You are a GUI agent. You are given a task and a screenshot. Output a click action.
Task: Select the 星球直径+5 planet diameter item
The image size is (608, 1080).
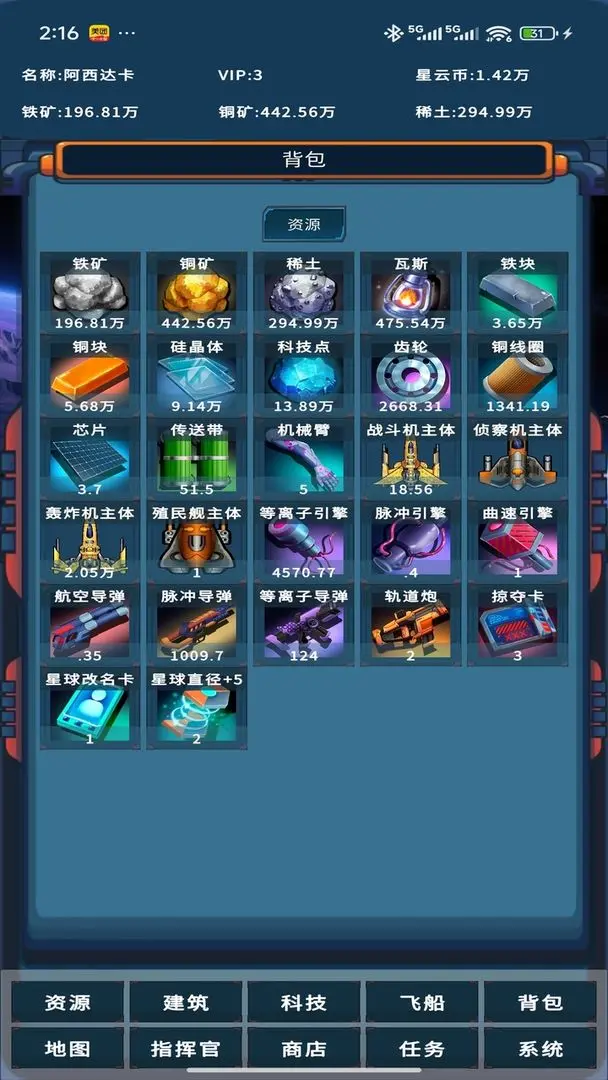tap(197, 708)
